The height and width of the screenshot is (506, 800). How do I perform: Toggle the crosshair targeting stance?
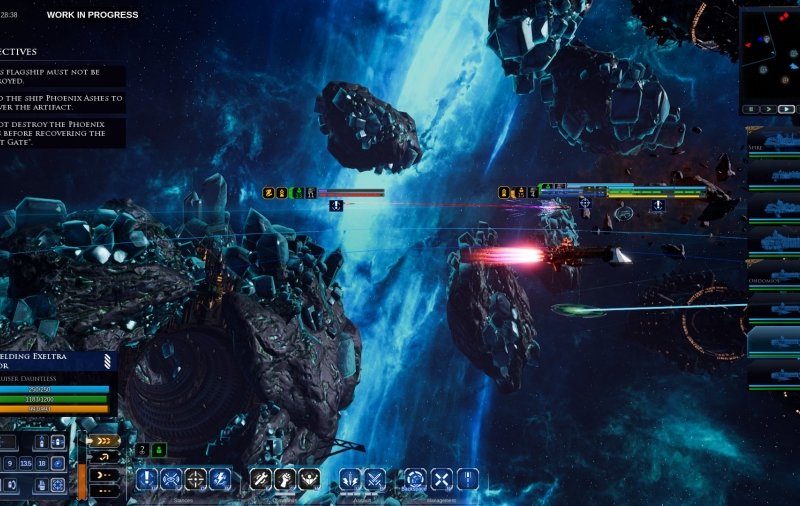[195, 479]
